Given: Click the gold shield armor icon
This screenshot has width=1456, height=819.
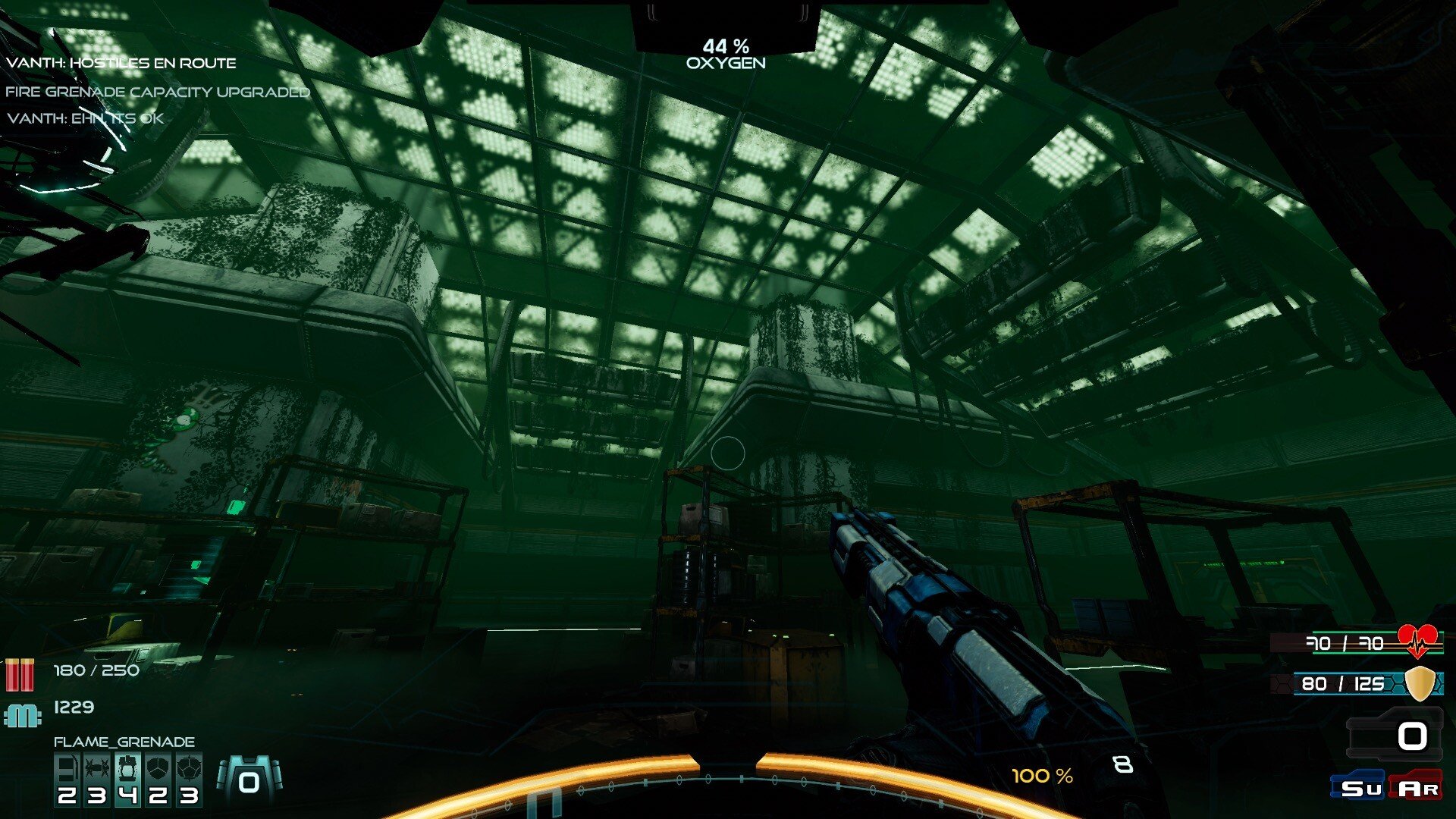Looking at the screenshot, I should click(1420, 683).
